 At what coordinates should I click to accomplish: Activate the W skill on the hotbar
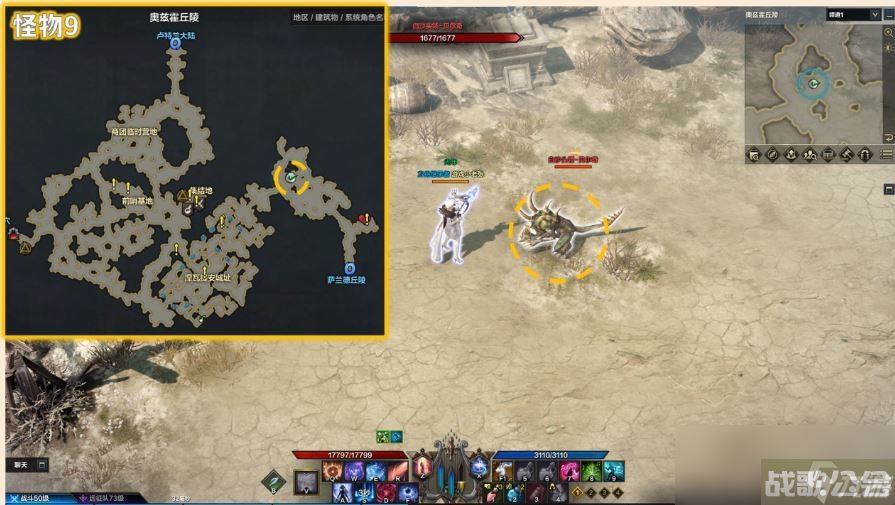point(353,472)
